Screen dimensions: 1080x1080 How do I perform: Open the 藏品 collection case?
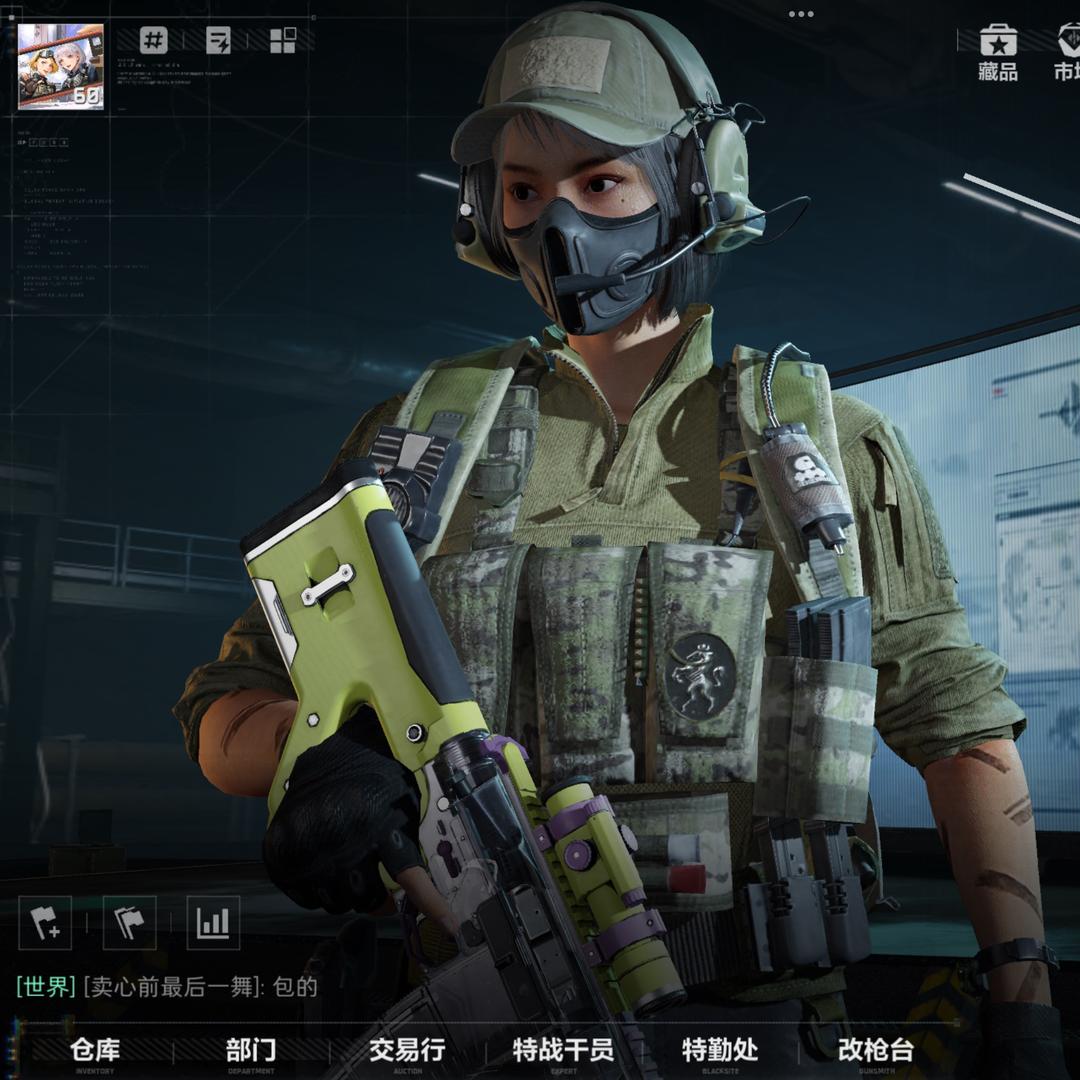pos(997,54)
